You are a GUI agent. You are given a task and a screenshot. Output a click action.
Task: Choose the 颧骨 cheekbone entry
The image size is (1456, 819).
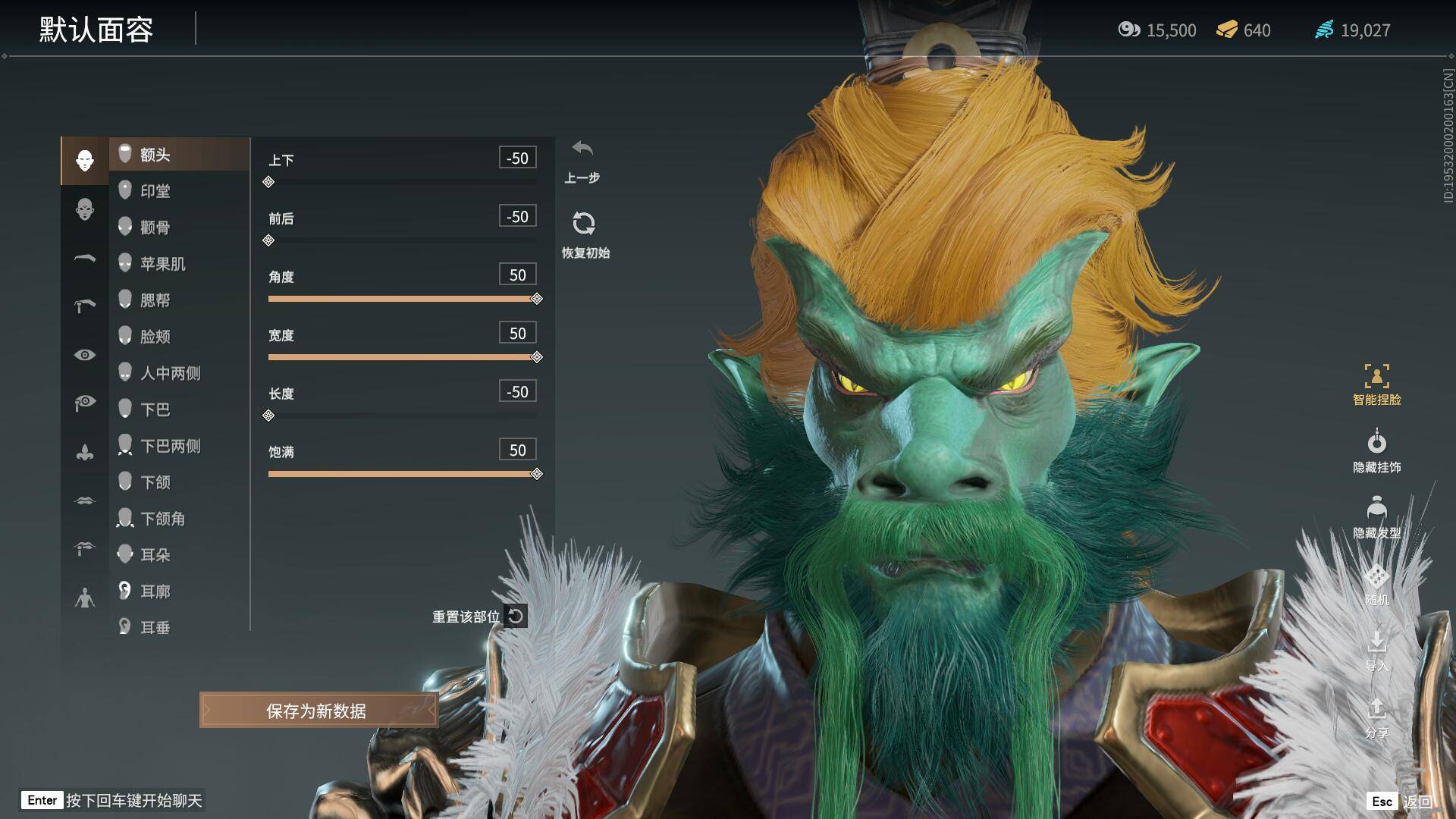pos(155,227)
